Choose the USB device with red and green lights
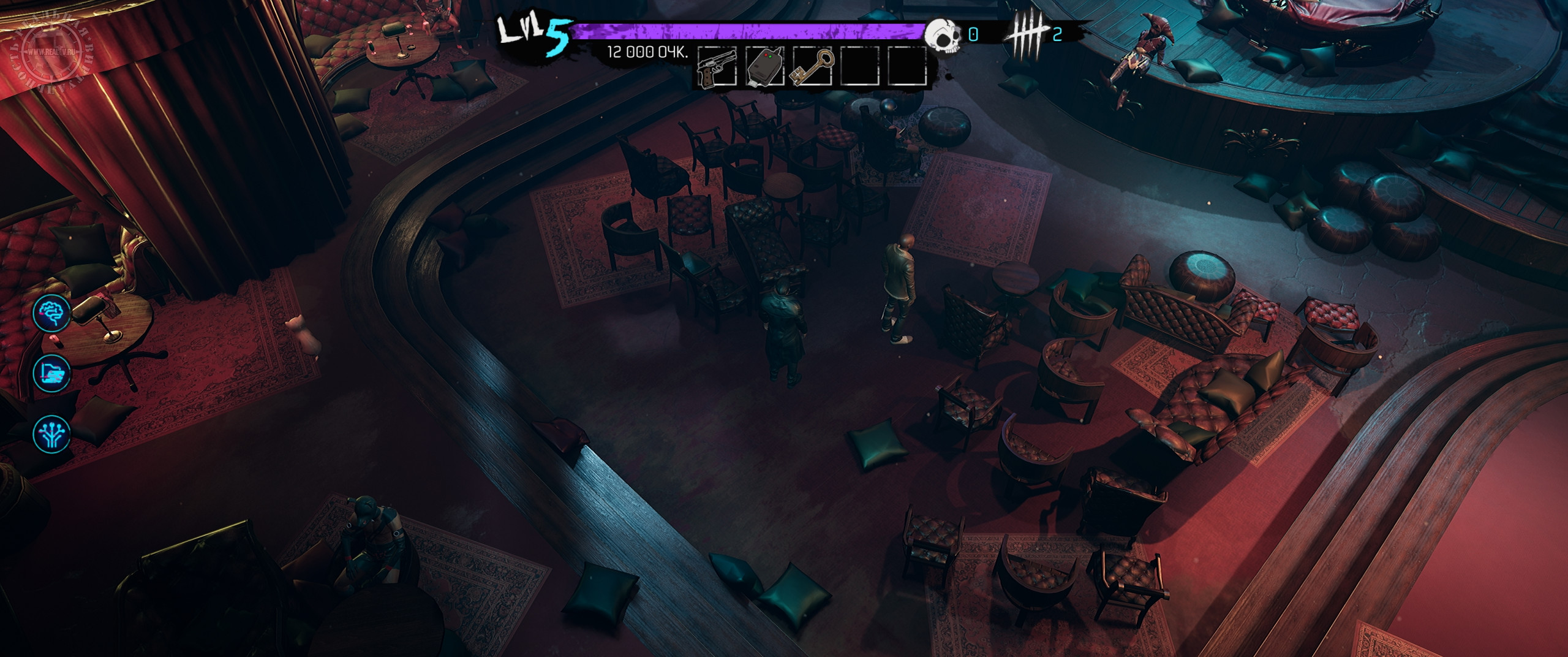 pyautogui.click(x=764, y=67)
